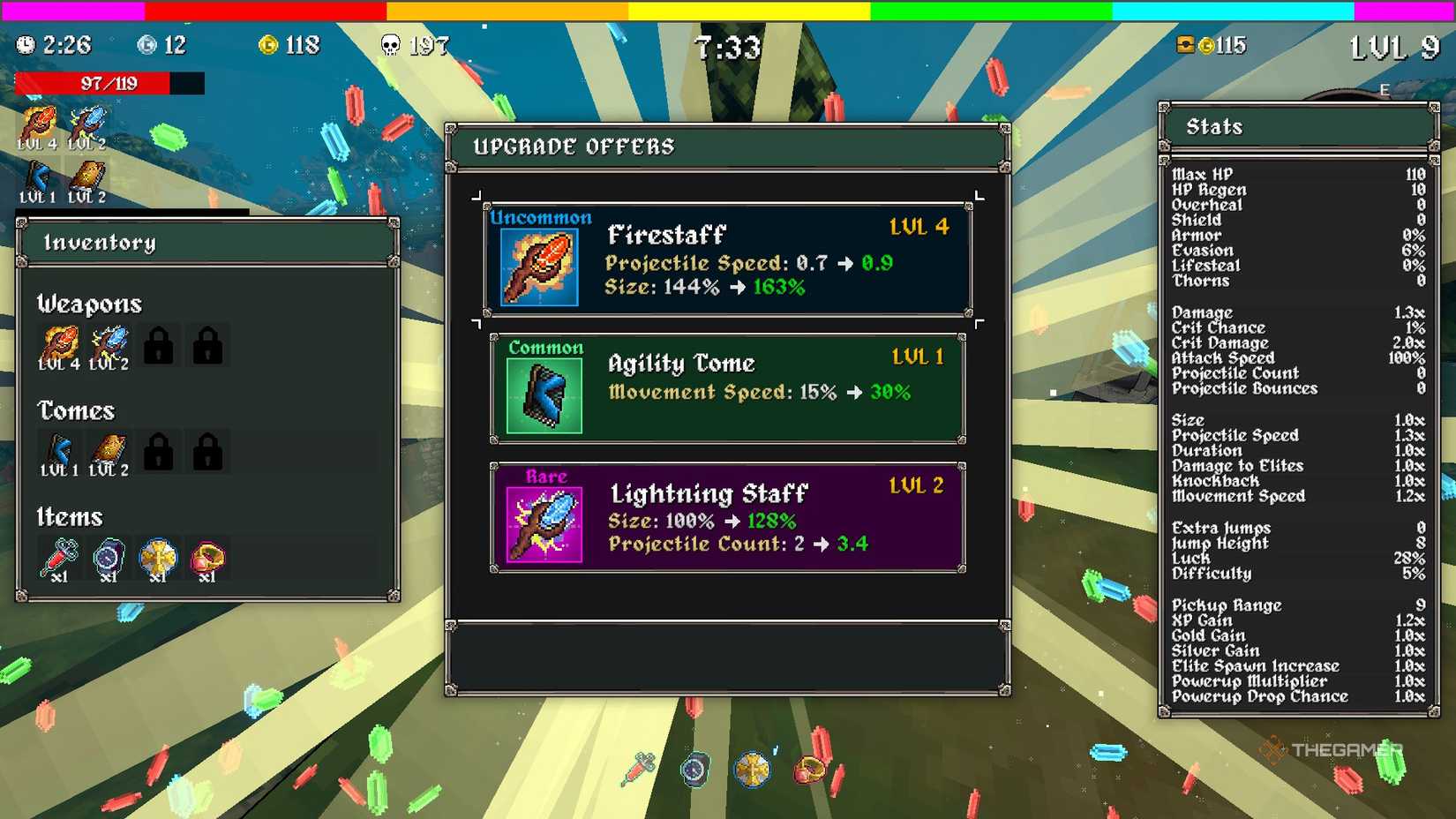This screenshot has height=819, width=1456.
Task: Click the skull kill counter icon in HUD
Action: coord(388,44)
